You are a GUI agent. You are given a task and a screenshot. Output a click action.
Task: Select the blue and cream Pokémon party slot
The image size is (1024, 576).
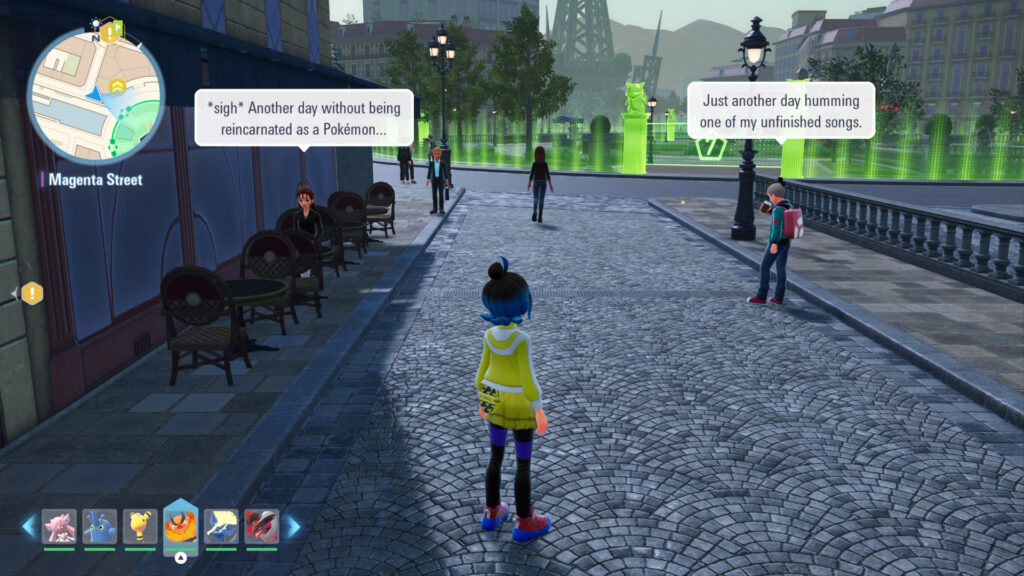tap(221, 526)
